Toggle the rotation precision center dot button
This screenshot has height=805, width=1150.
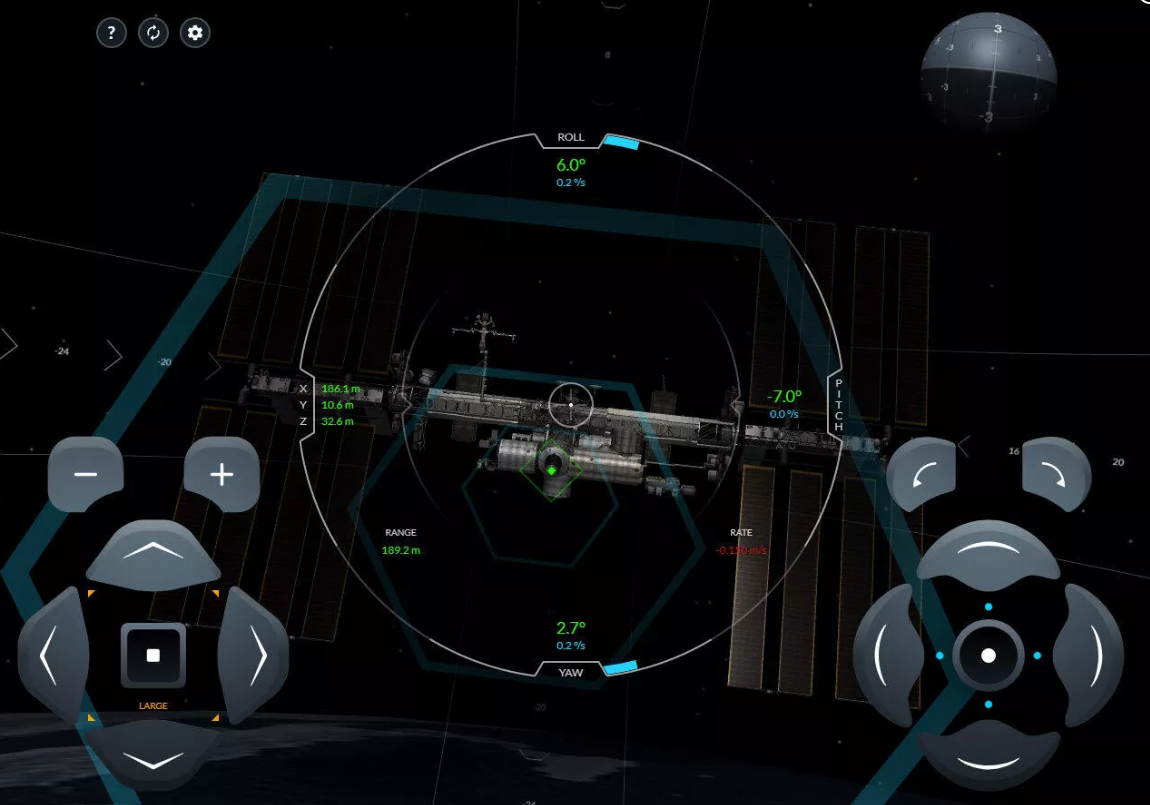click(x=988, y=656)
